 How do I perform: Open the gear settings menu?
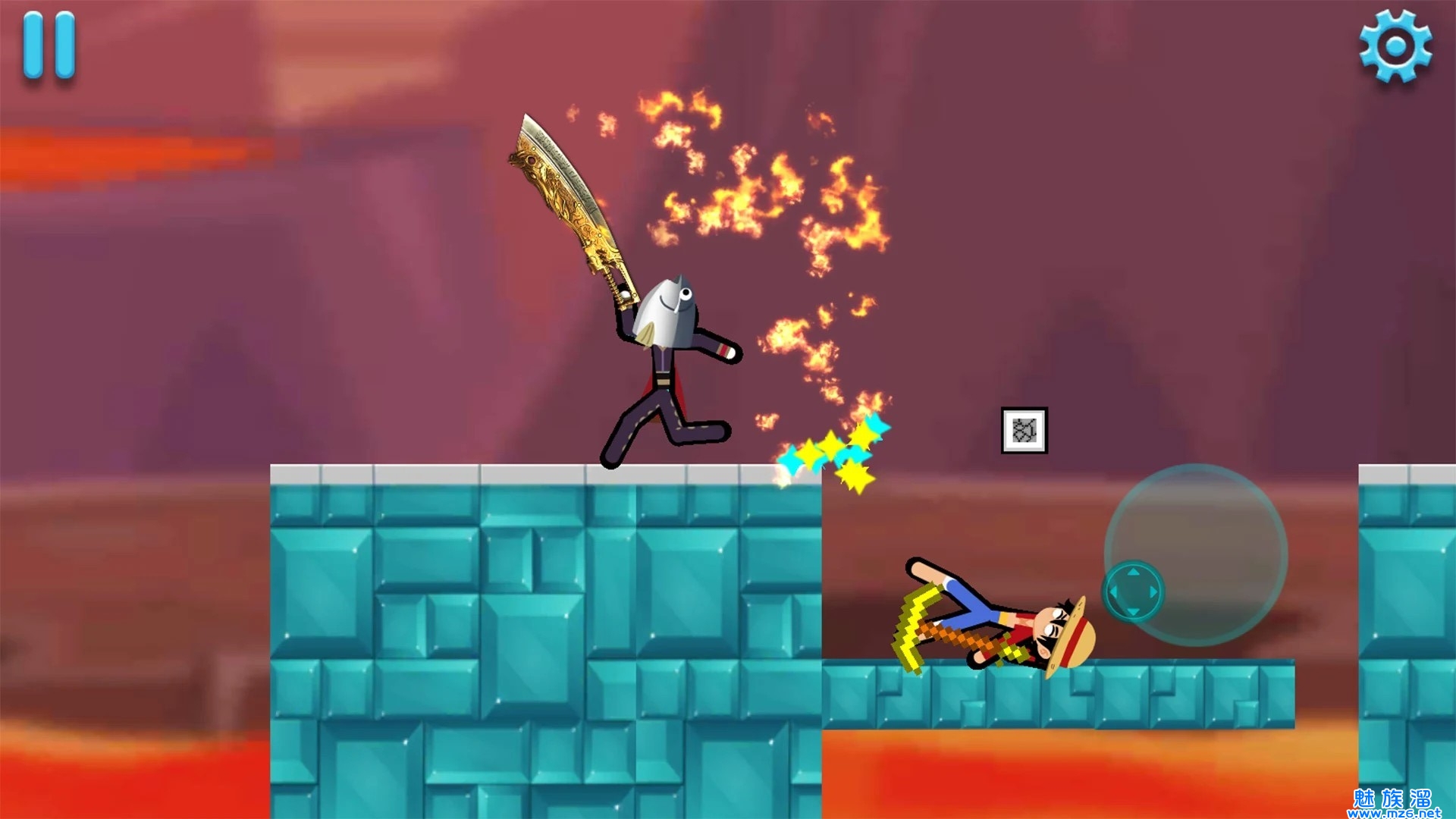click(x=1395, y=46)
